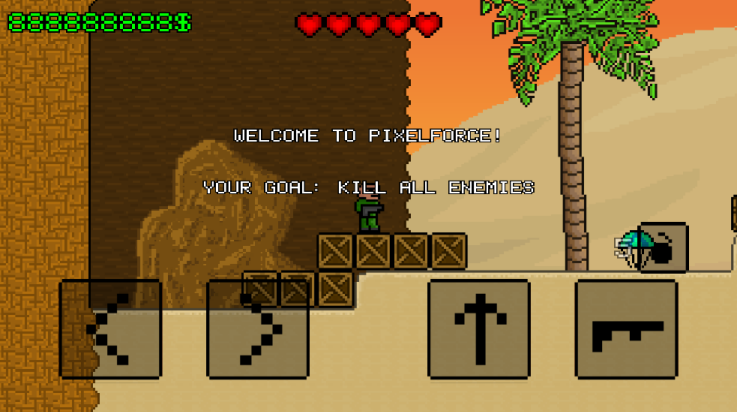Hit the up arrow jump button

[x=479, y=329]
